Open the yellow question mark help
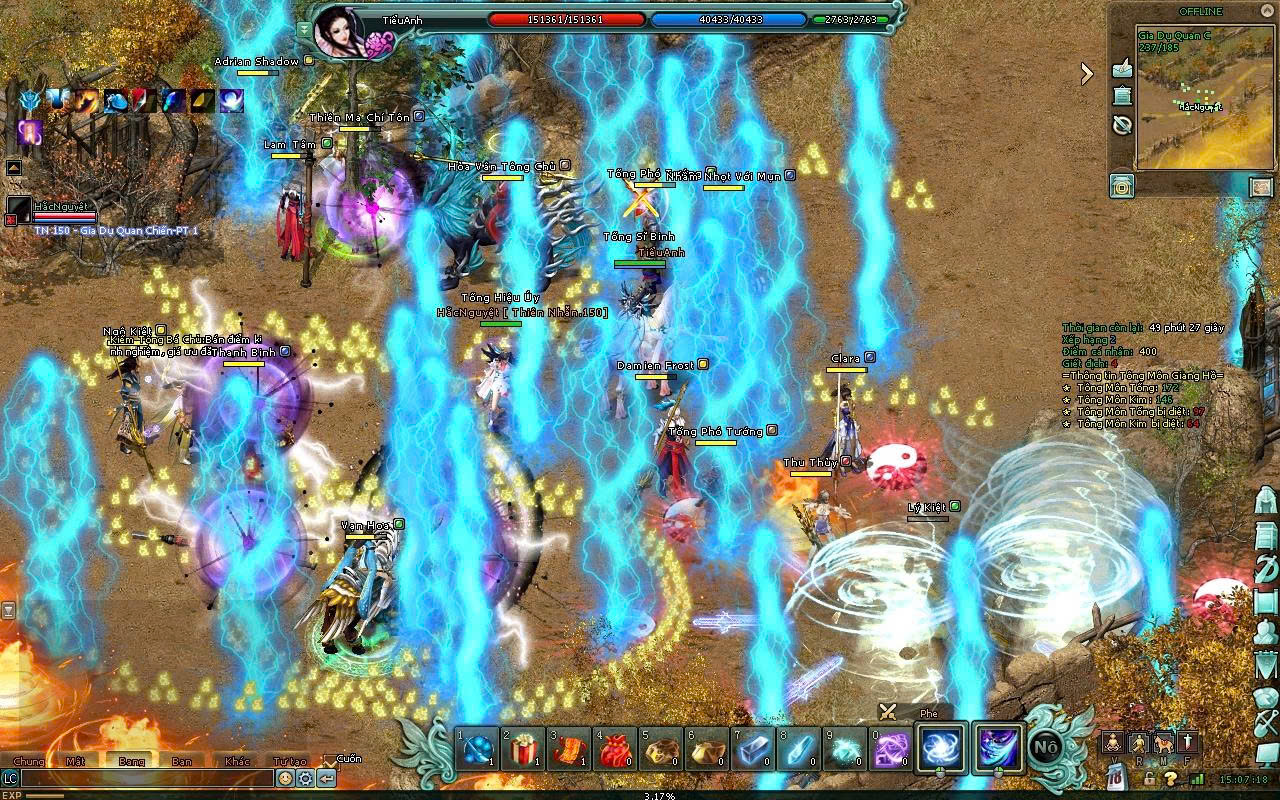This screenshot has height=800, width=1280. tap(1170, 779)
